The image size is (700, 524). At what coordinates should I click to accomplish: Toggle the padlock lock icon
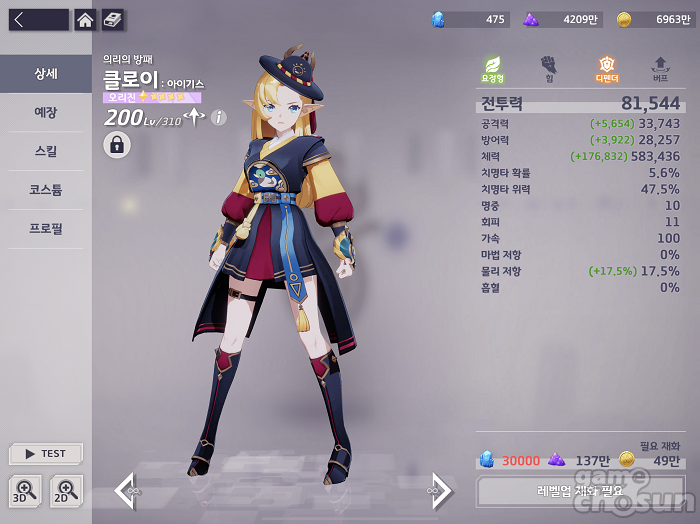(x=117, y=145)
